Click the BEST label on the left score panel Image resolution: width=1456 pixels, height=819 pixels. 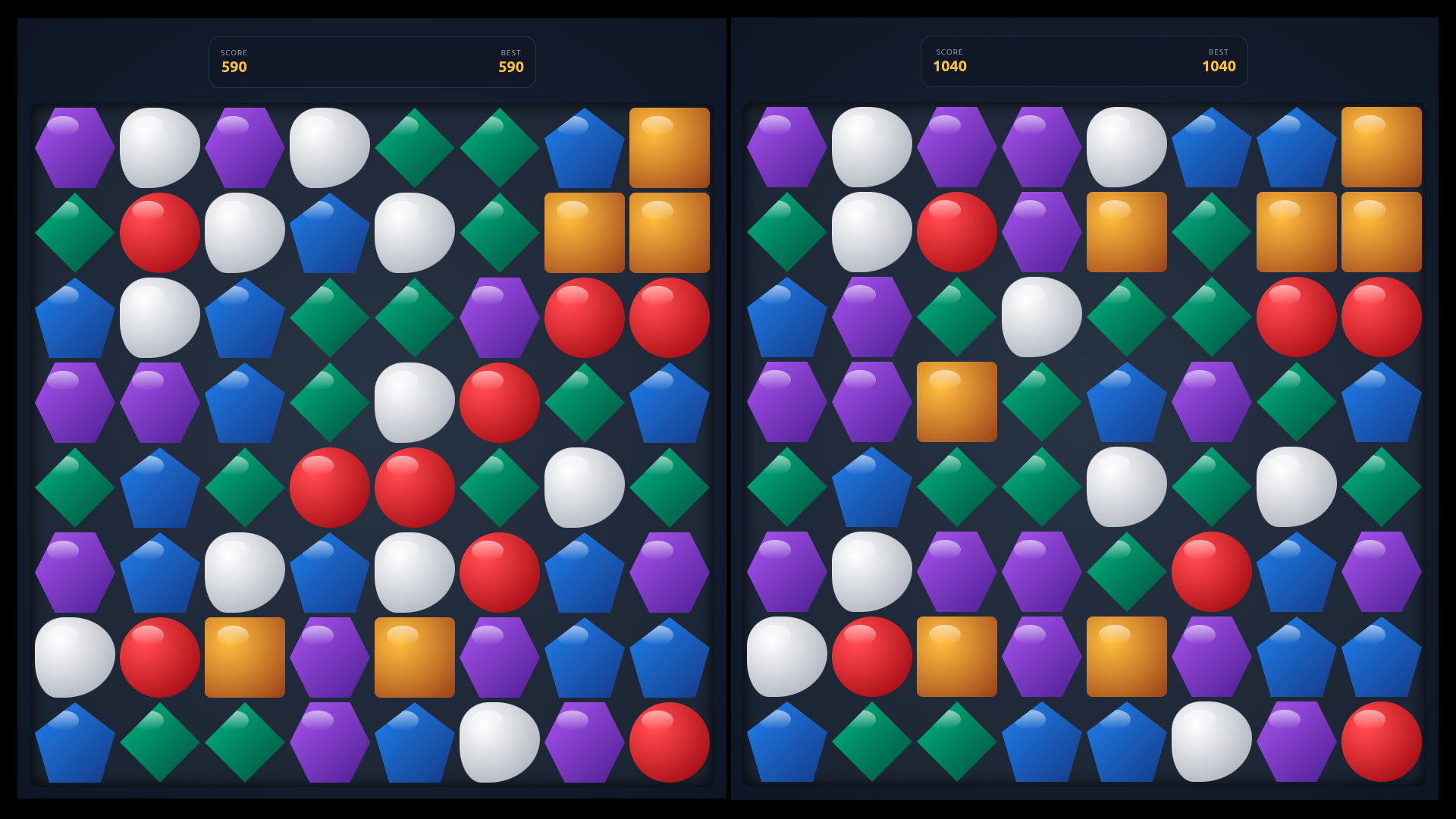click(512, 52)
